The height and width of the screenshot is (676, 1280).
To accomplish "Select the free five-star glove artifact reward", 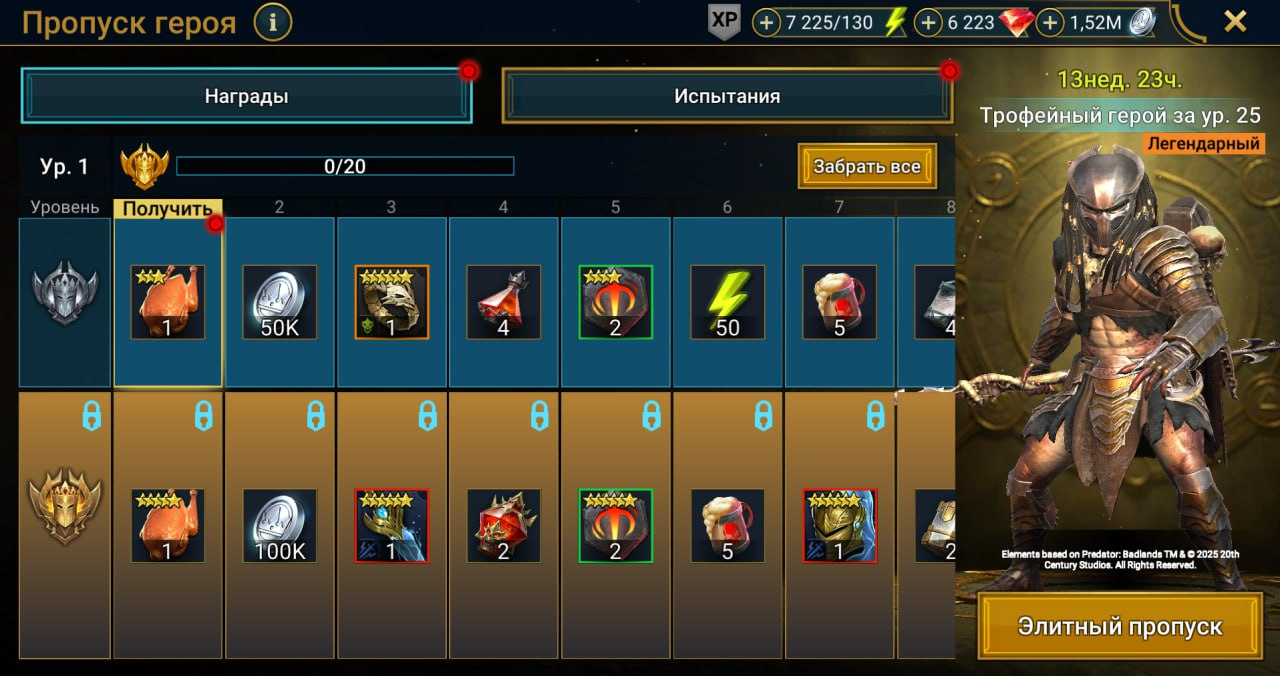I will click(392, 302).
